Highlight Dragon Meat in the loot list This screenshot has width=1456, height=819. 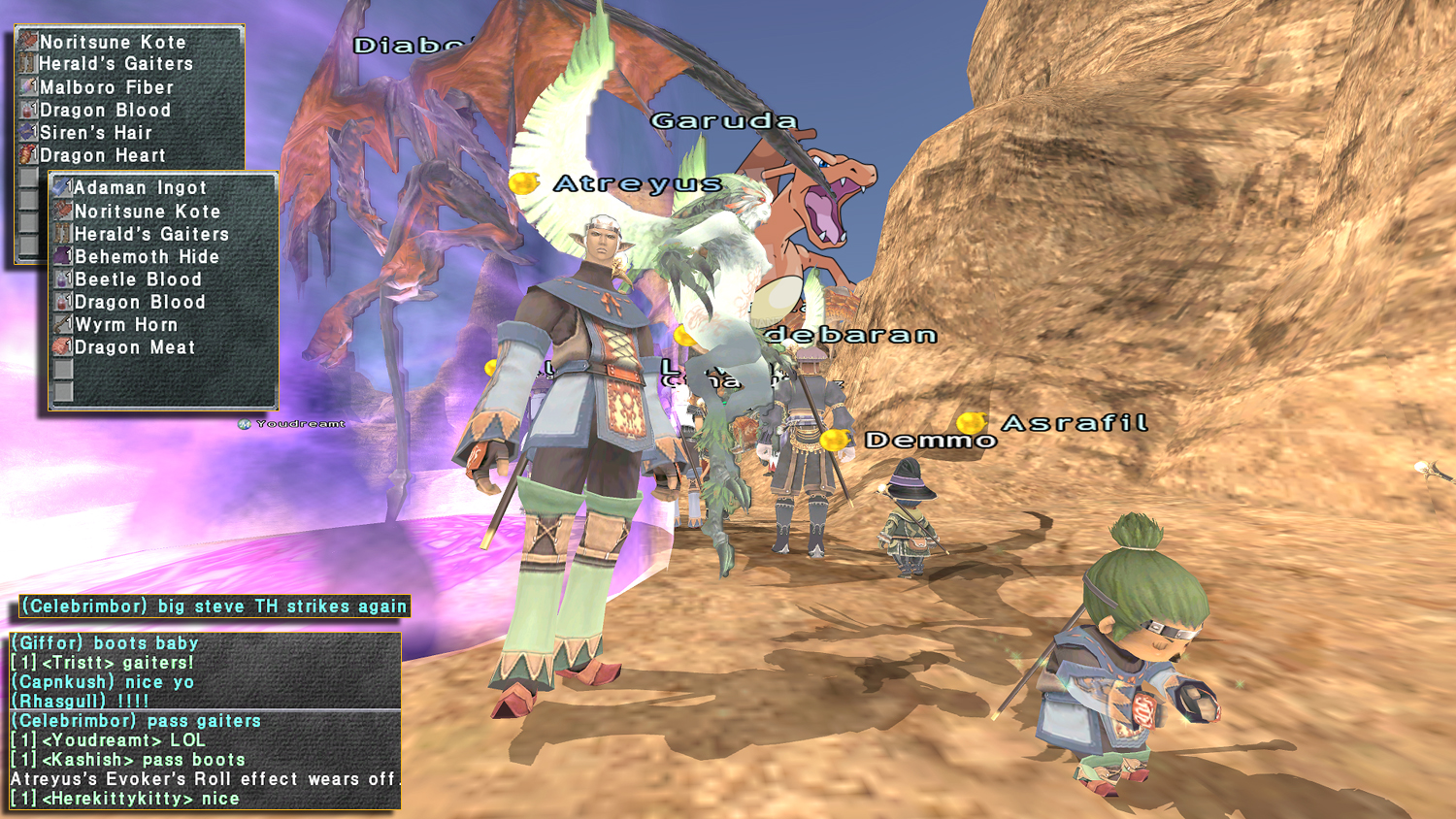click(x=135, y=347)
